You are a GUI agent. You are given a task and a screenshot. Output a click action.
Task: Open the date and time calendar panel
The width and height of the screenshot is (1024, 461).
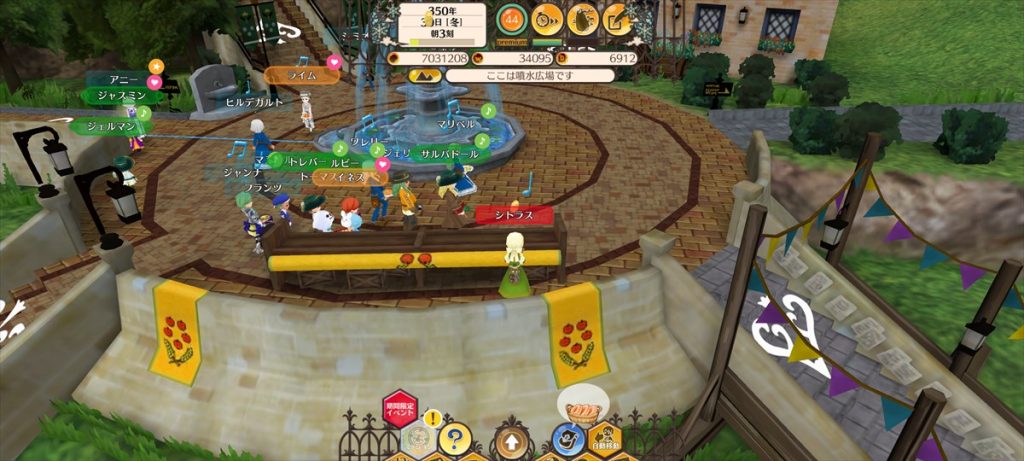tap(441, 24)
